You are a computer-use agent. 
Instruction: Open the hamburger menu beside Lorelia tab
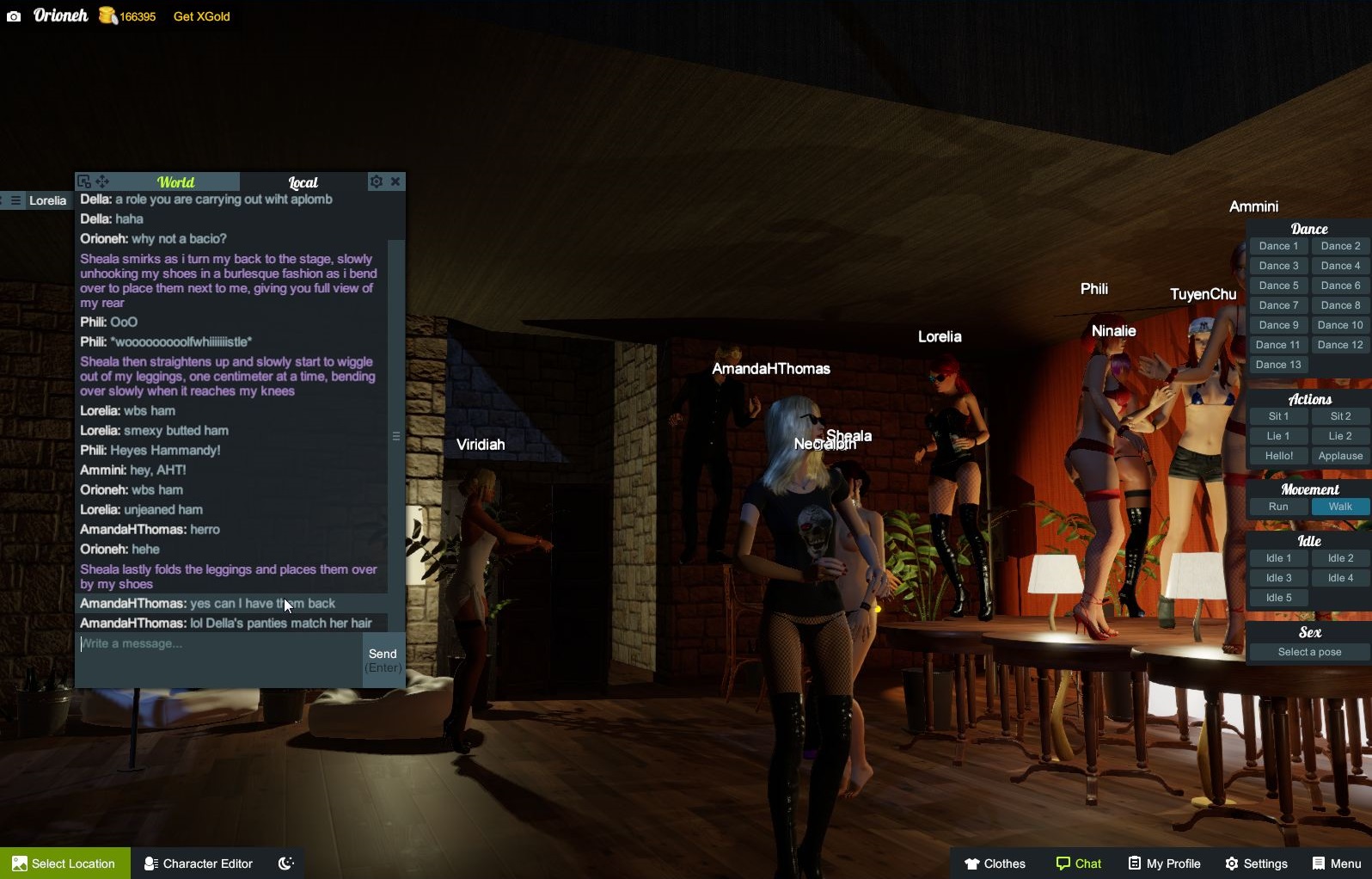pyautogui.click(x=15, y=200)
